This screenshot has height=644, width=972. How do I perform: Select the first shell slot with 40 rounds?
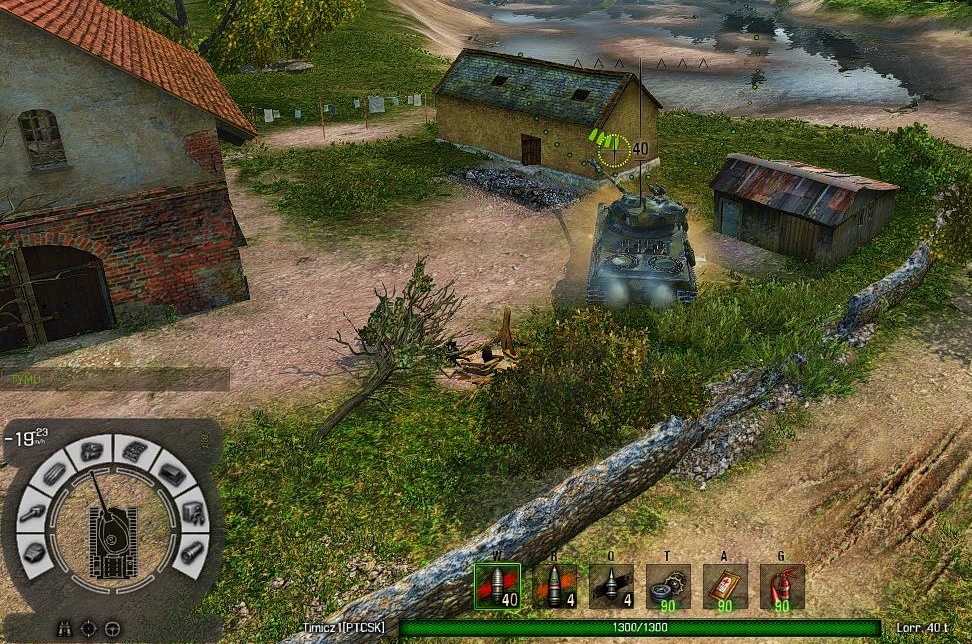pyautogui.click(x=497, y=587)
